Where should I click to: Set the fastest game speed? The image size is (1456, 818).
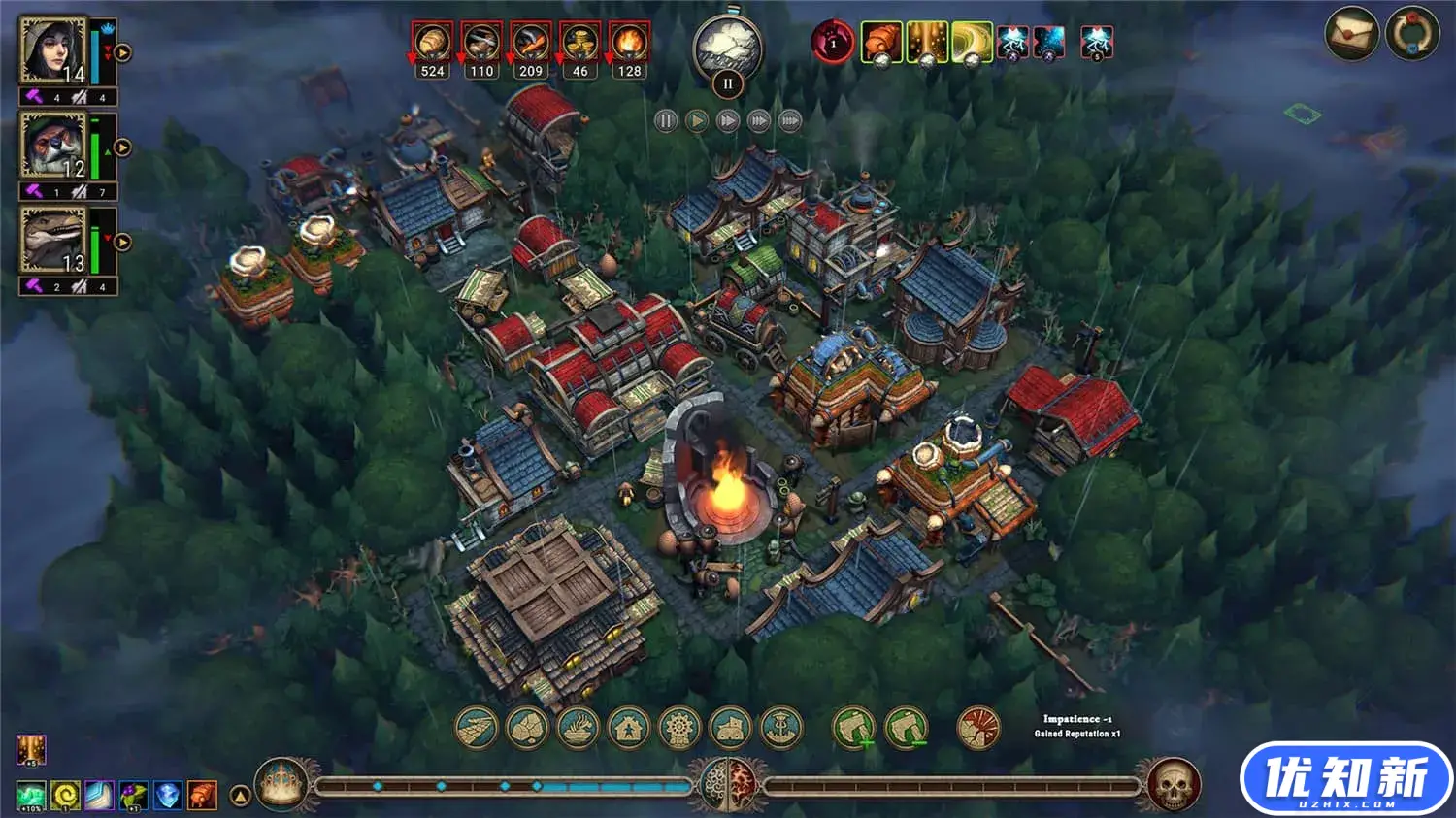point(790,121)
